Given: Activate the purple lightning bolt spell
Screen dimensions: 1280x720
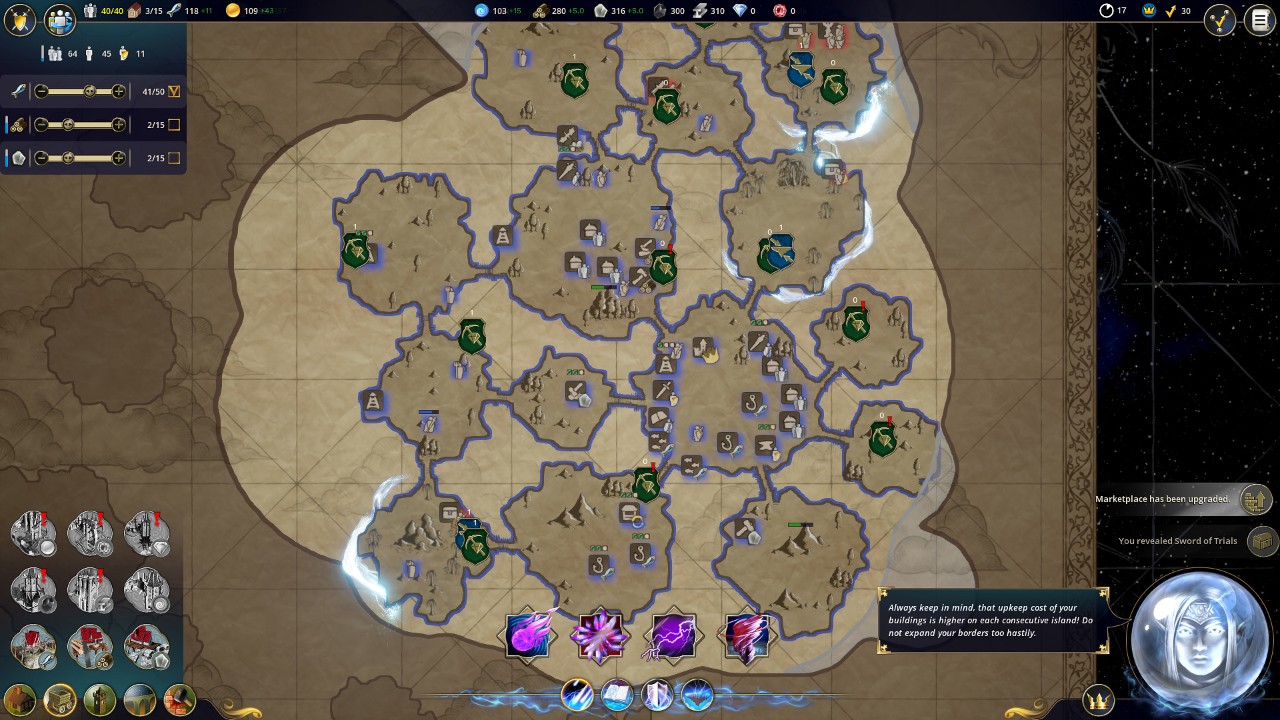Looking at the screenshot, I should point(672,635).
